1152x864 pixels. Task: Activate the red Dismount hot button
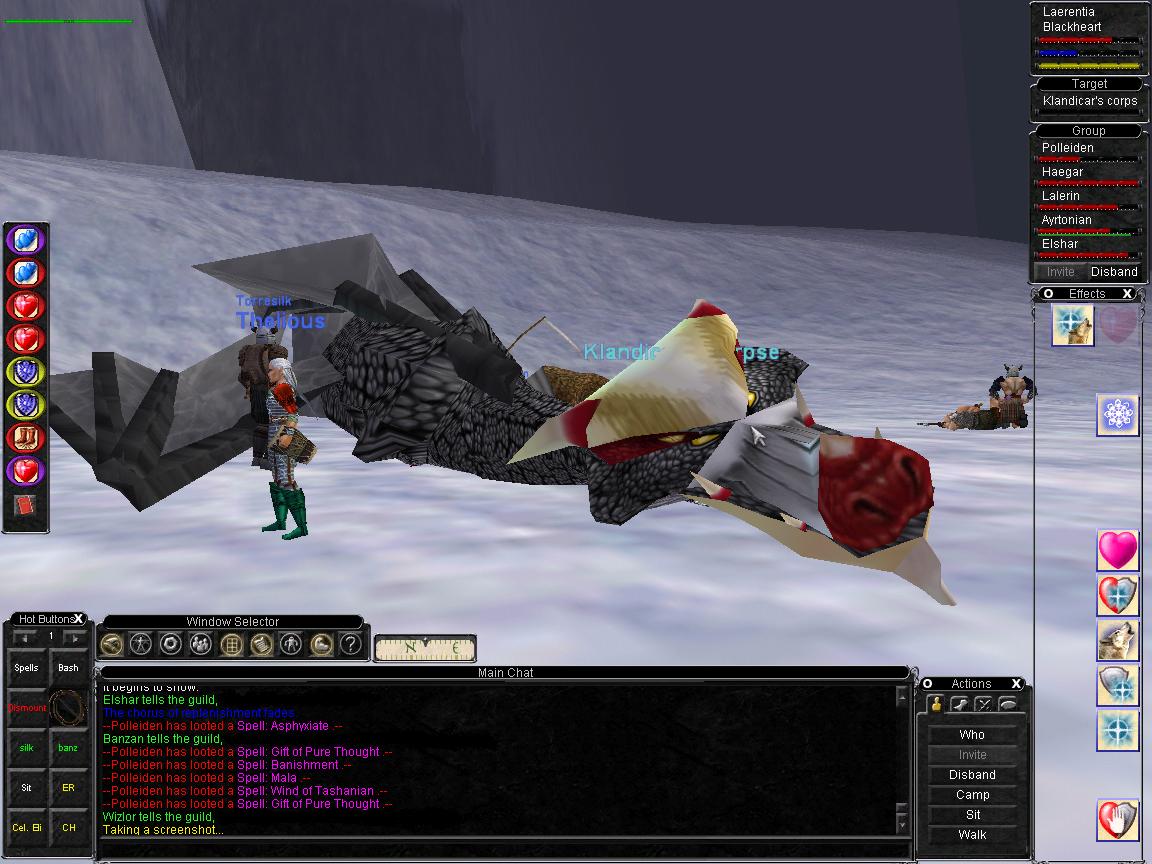(x=27, y=708)
